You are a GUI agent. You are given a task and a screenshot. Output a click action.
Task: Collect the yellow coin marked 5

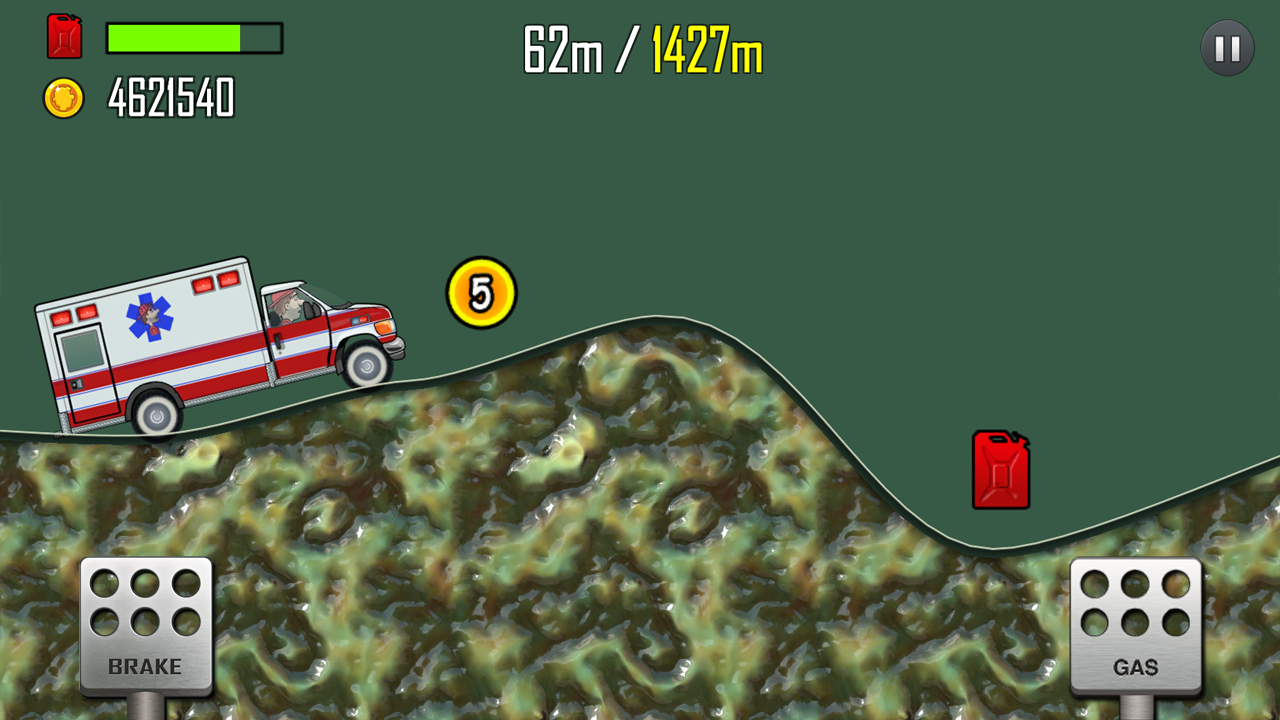point(479,291)
